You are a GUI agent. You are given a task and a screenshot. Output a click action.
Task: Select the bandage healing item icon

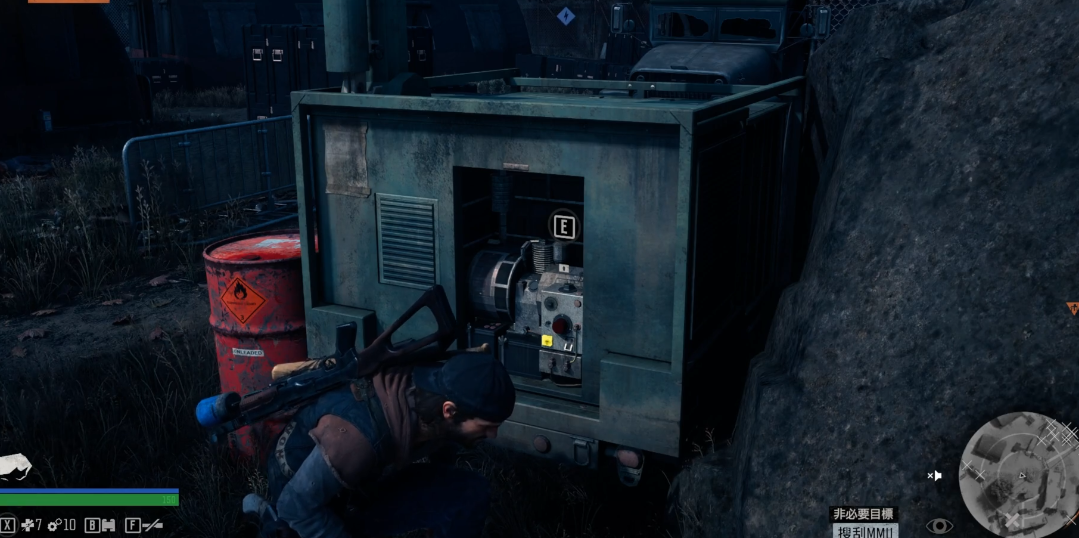[28, 524]
